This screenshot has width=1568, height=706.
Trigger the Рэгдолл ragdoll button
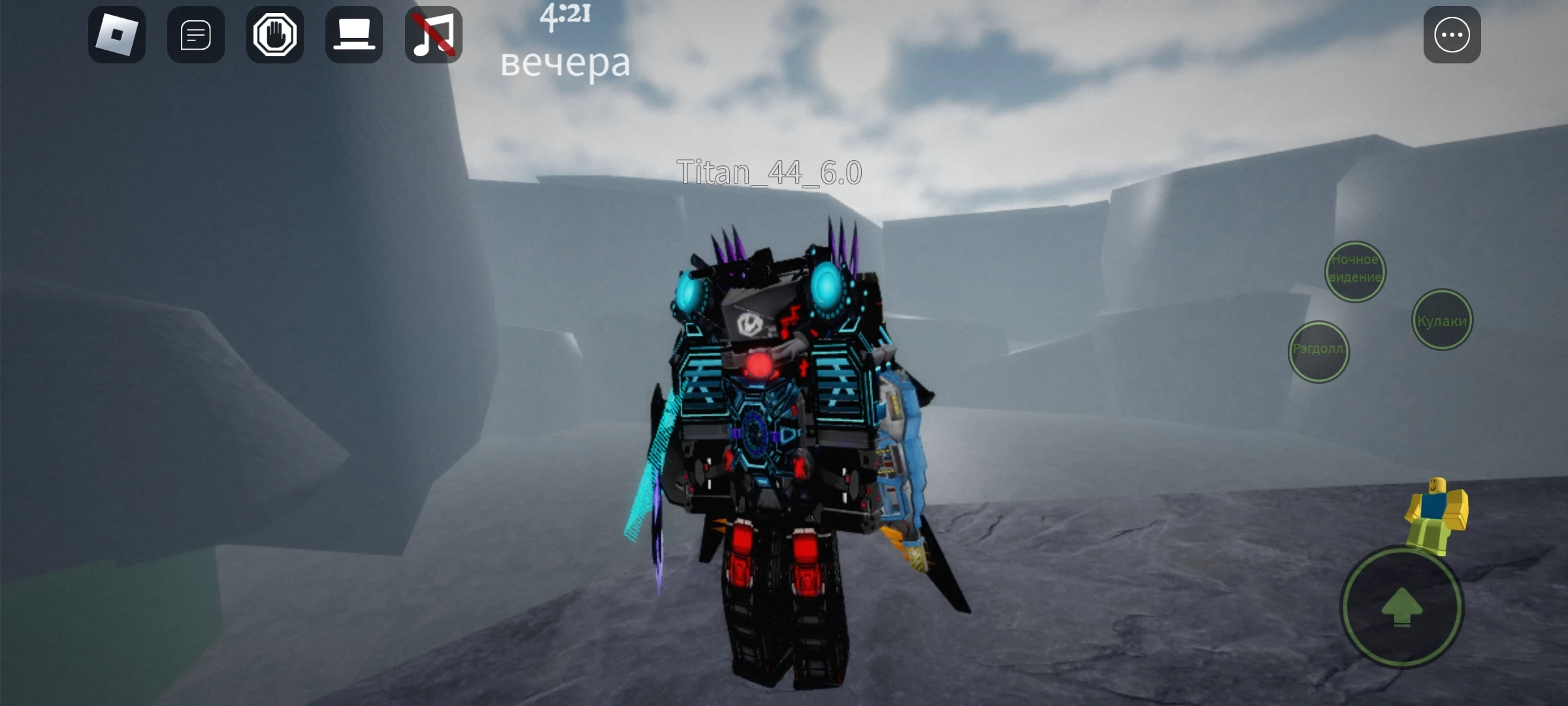tap(1318, 351)
